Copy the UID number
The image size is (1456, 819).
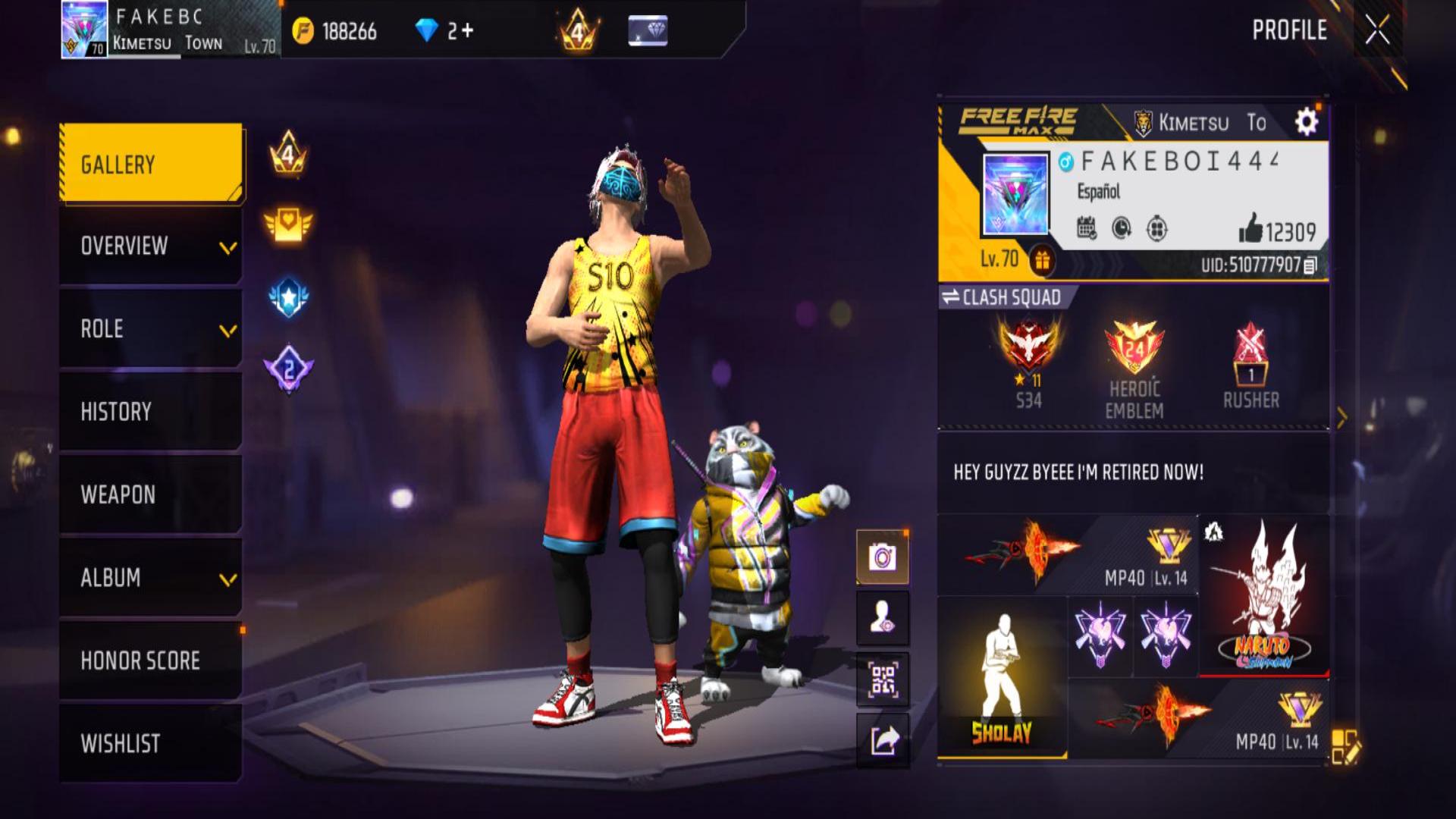(1310, 265)
